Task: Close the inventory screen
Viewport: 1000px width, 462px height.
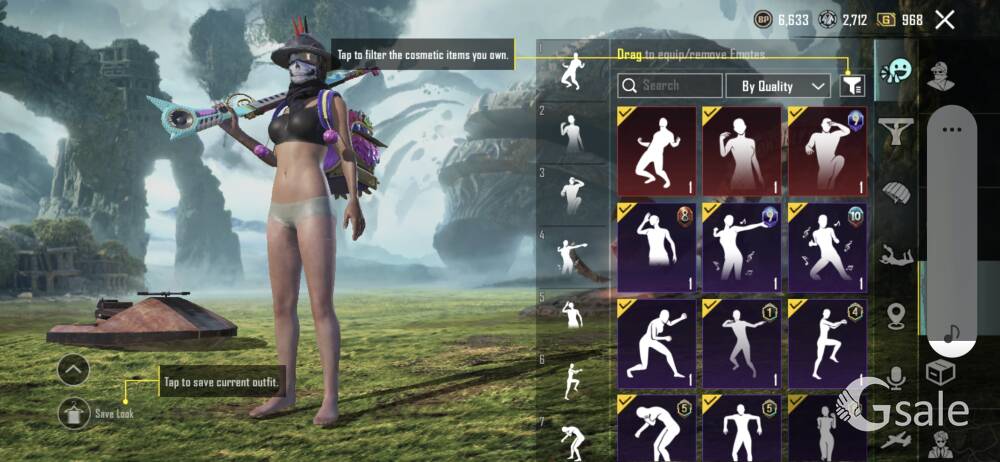Action: (x=944, y=19)
